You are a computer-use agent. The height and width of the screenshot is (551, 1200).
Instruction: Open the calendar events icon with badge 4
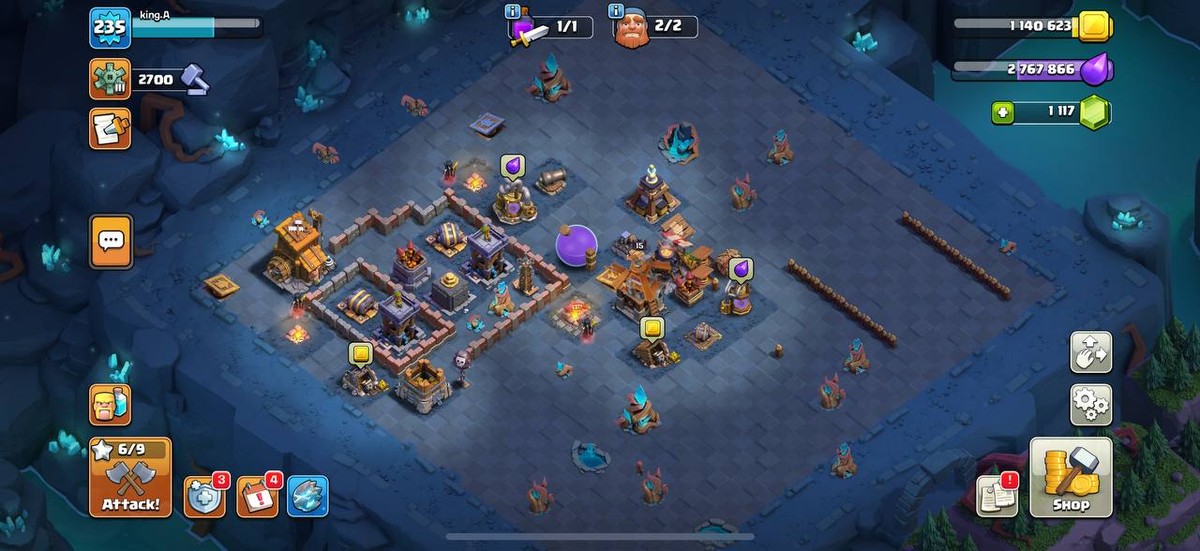coord(257,496)
